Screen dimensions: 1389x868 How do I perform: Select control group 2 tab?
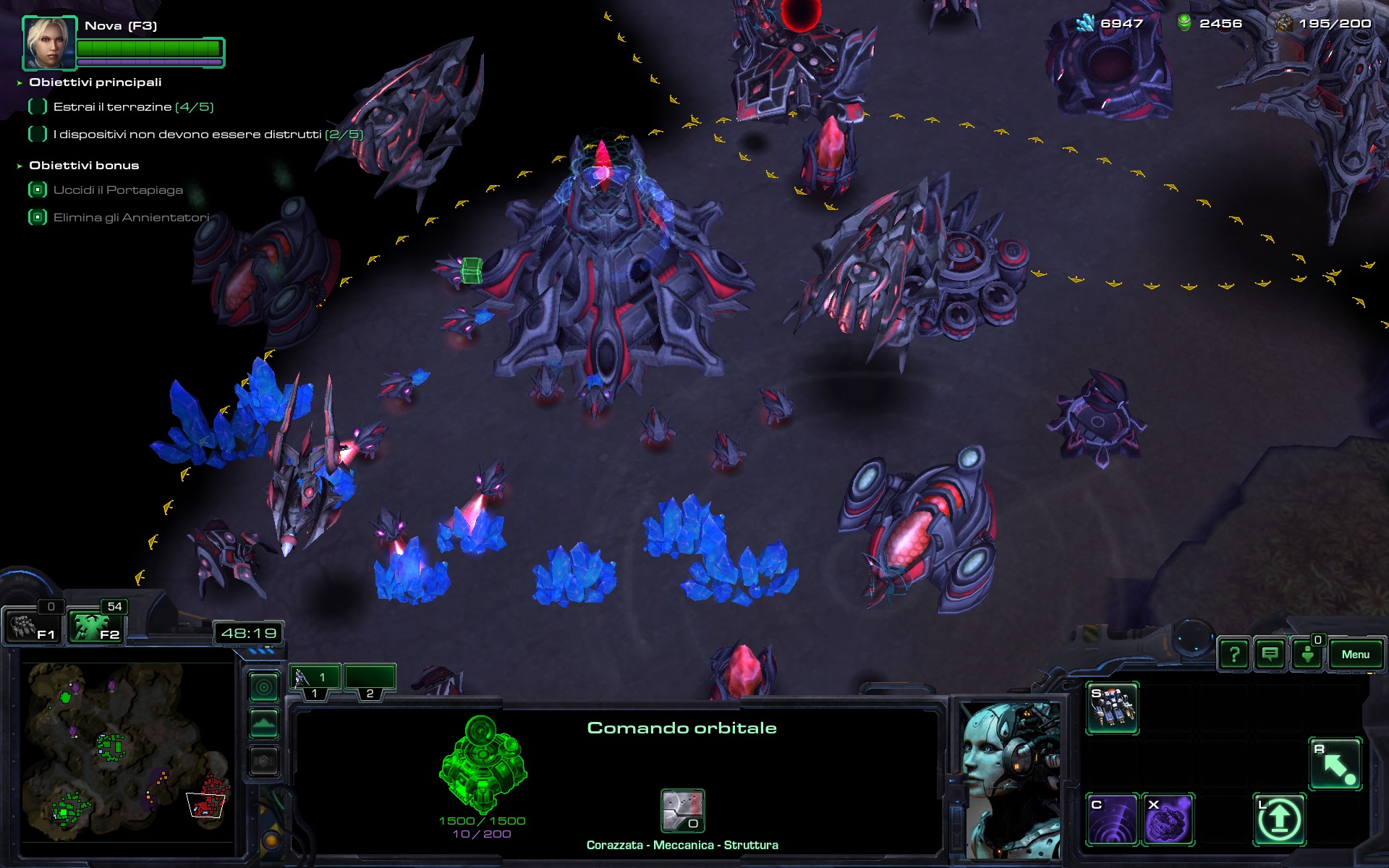(x=370, y=678)
